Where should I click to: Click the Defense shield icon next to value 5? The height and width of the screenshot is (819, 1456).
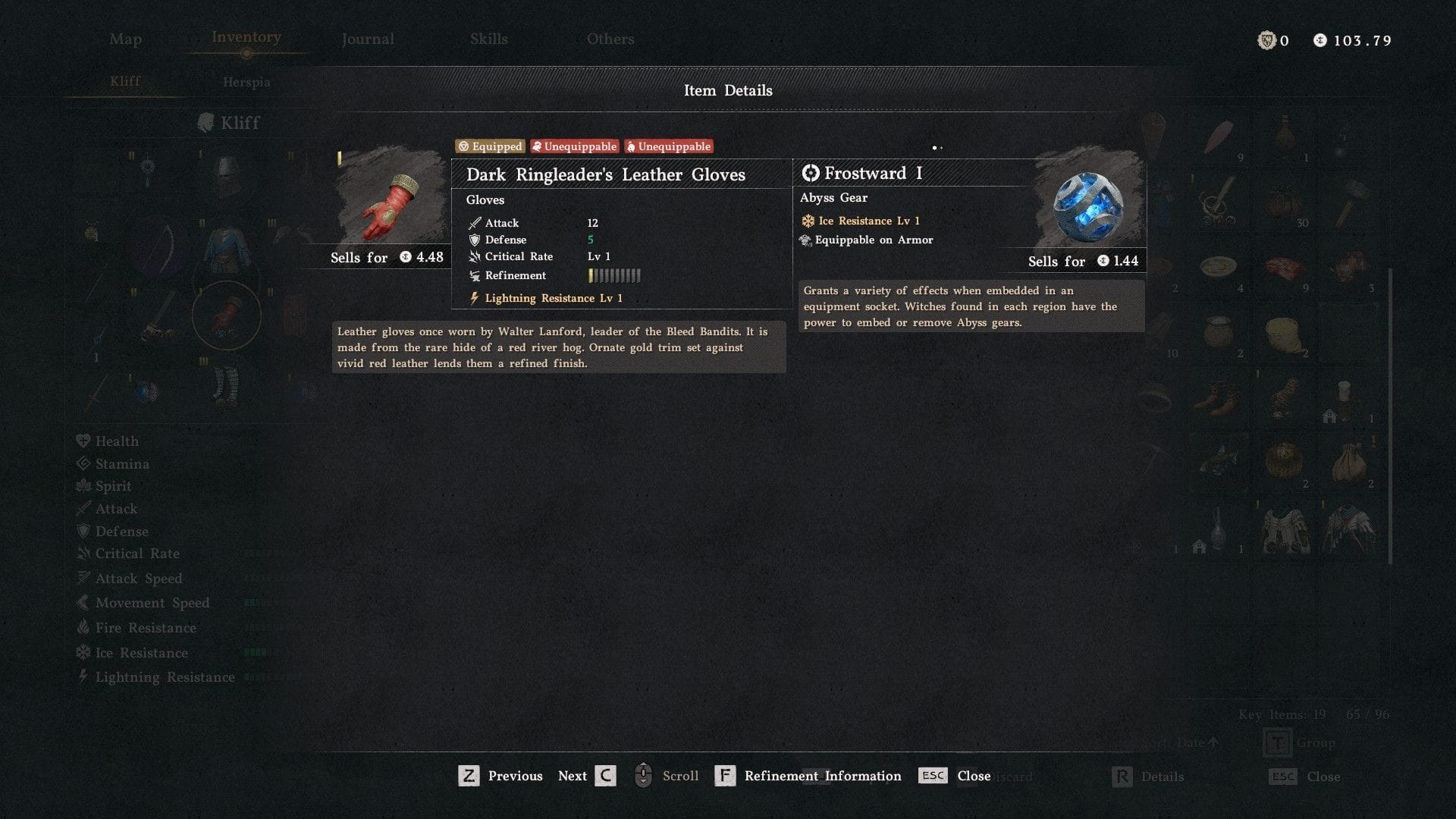tap(474, 240)
